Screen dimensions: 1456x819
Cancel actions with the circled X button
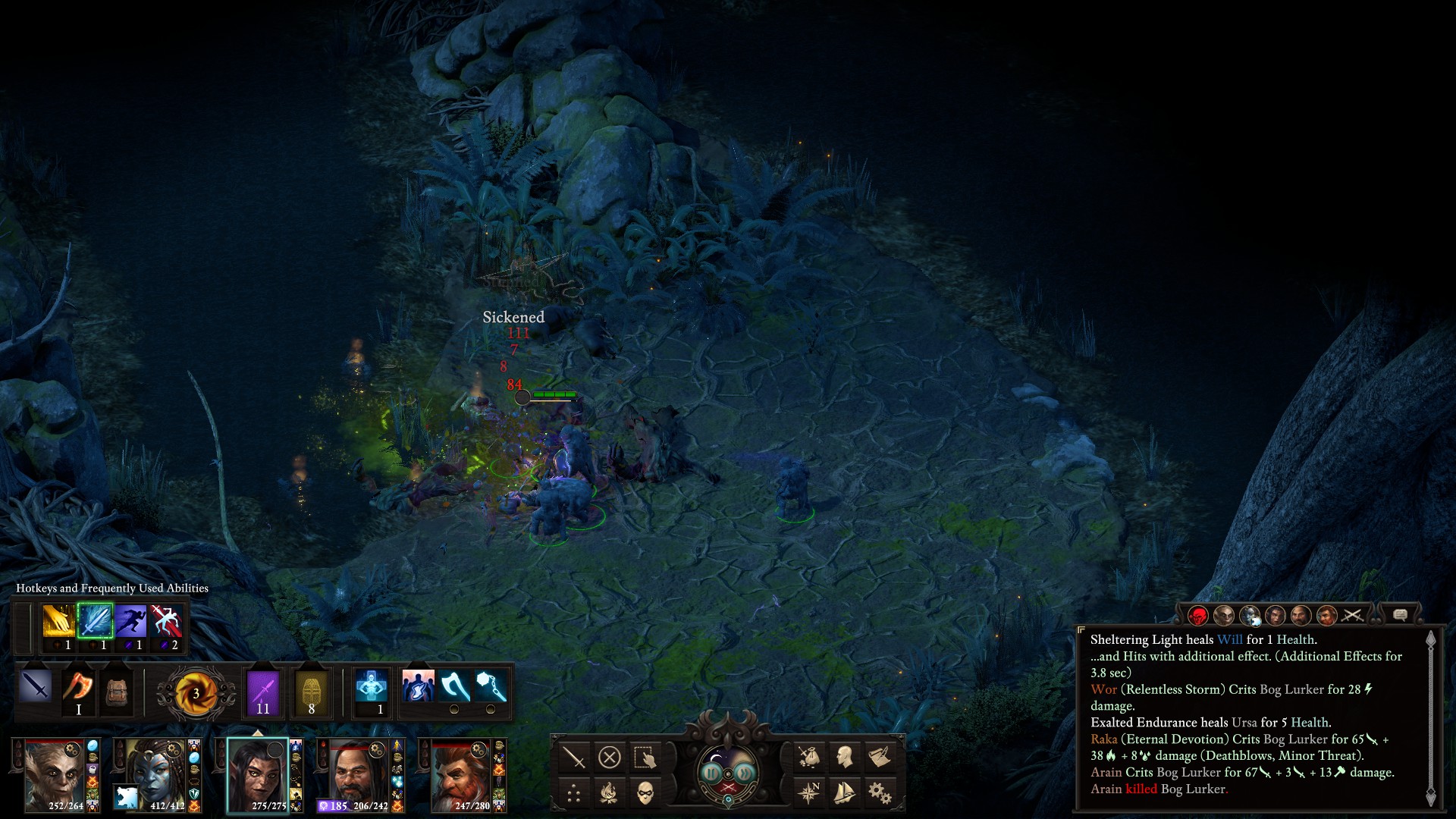click(x=610, y=757)
